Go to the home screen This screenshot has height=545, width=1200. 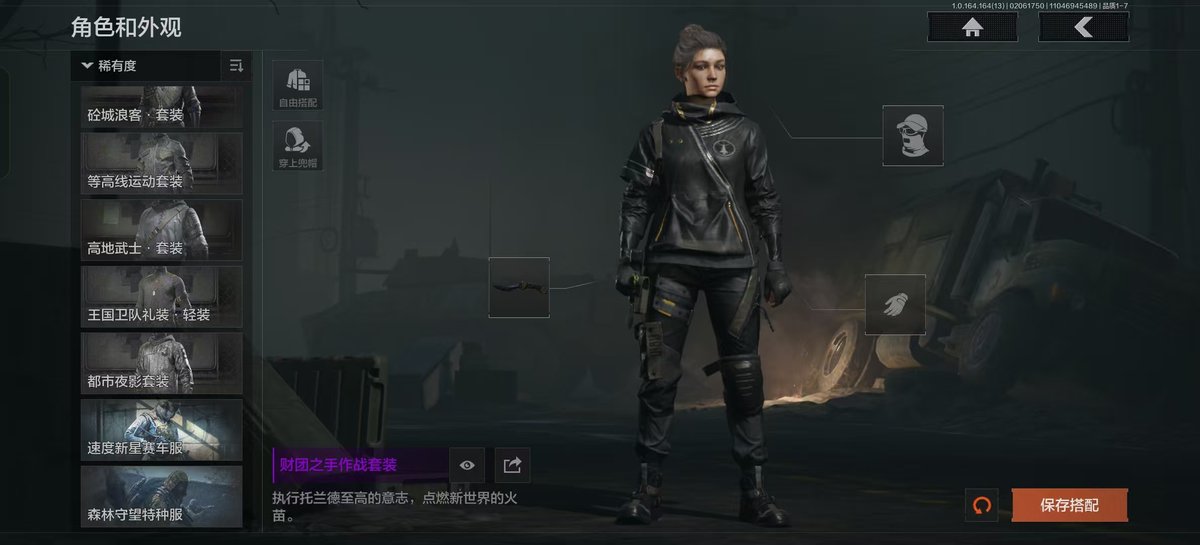(972, 27)
